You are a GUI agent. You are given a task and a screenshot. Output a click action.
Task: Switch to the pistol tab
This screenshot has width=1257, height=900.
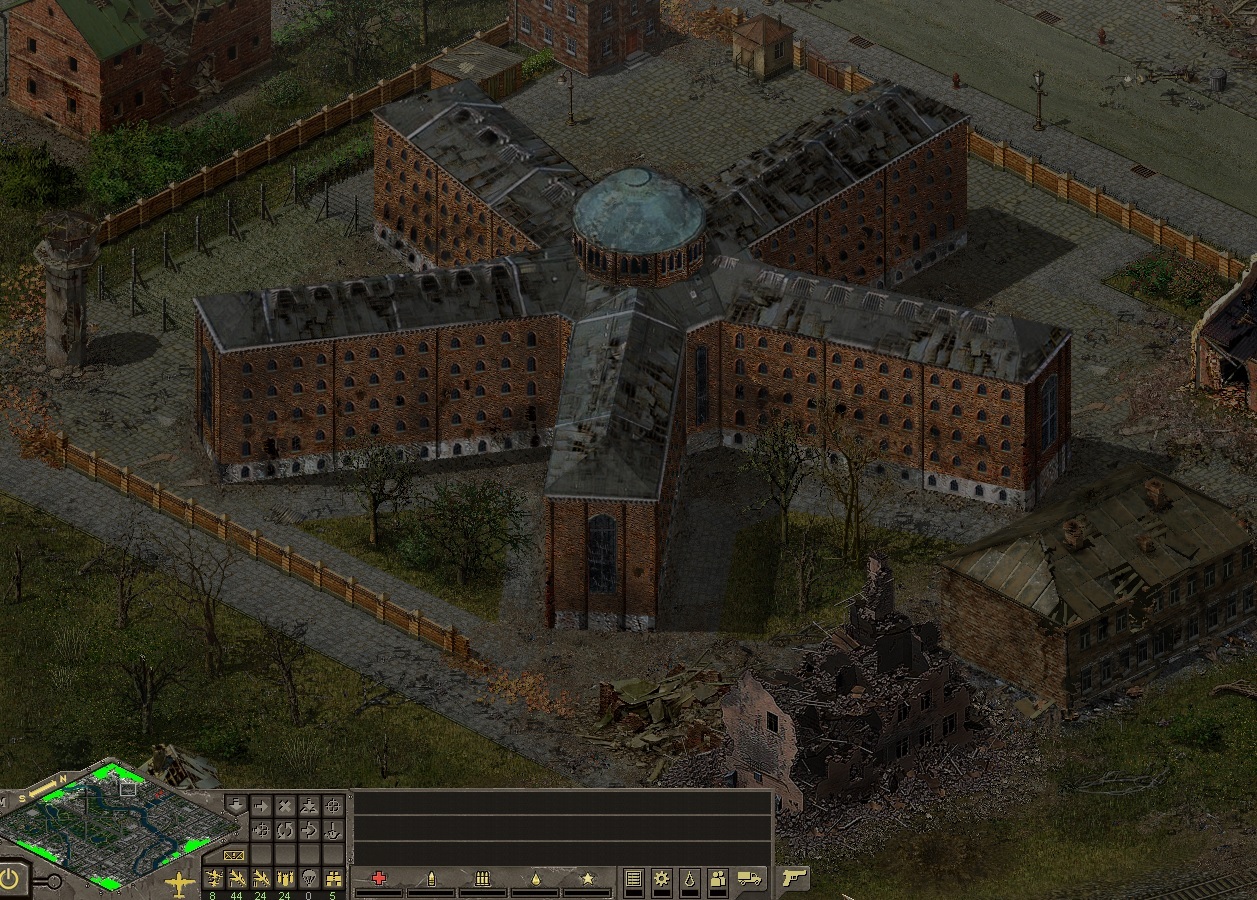[x=794, y=878]
